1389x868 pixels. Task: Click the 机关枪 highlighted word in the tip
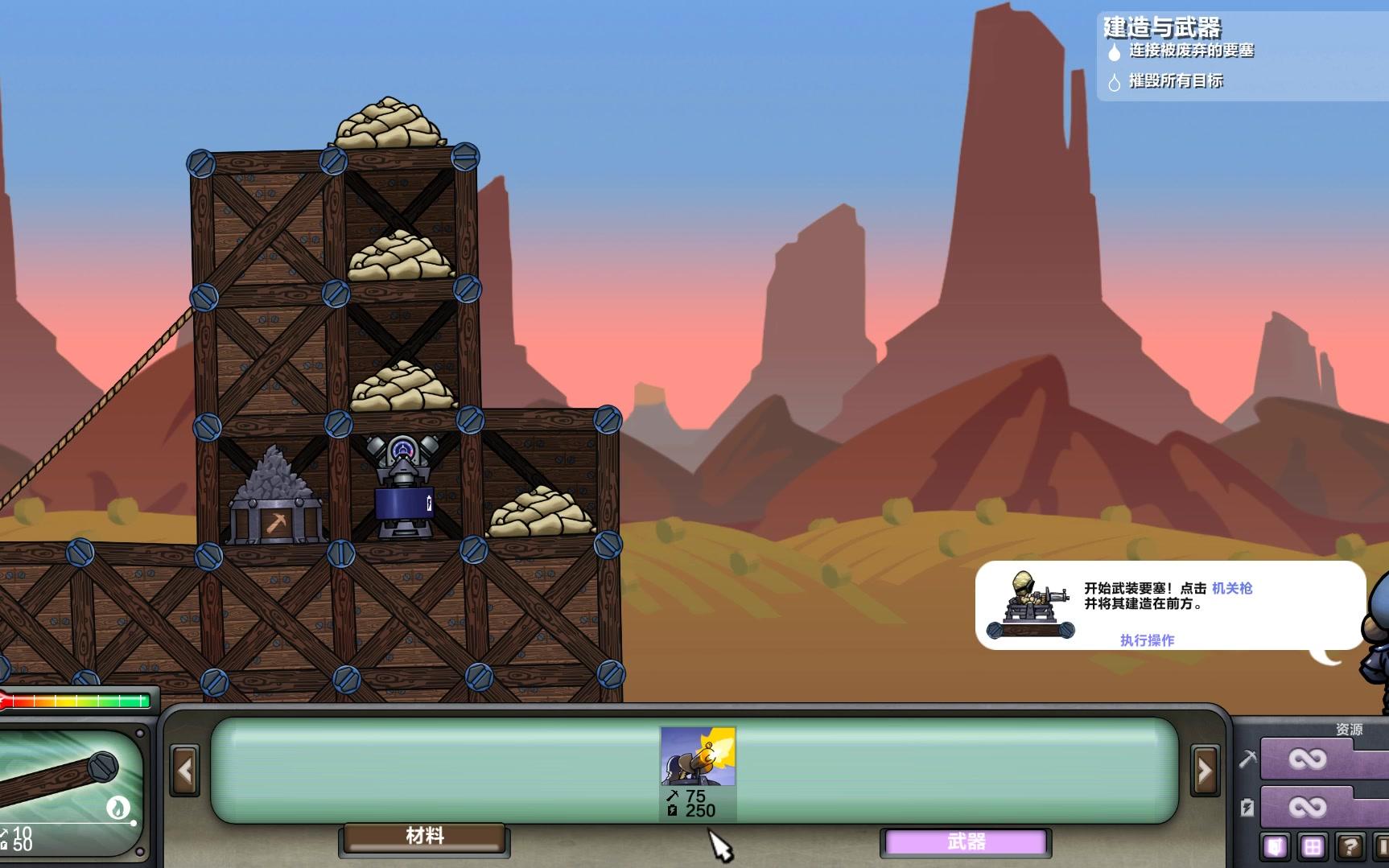(1232, 588)
